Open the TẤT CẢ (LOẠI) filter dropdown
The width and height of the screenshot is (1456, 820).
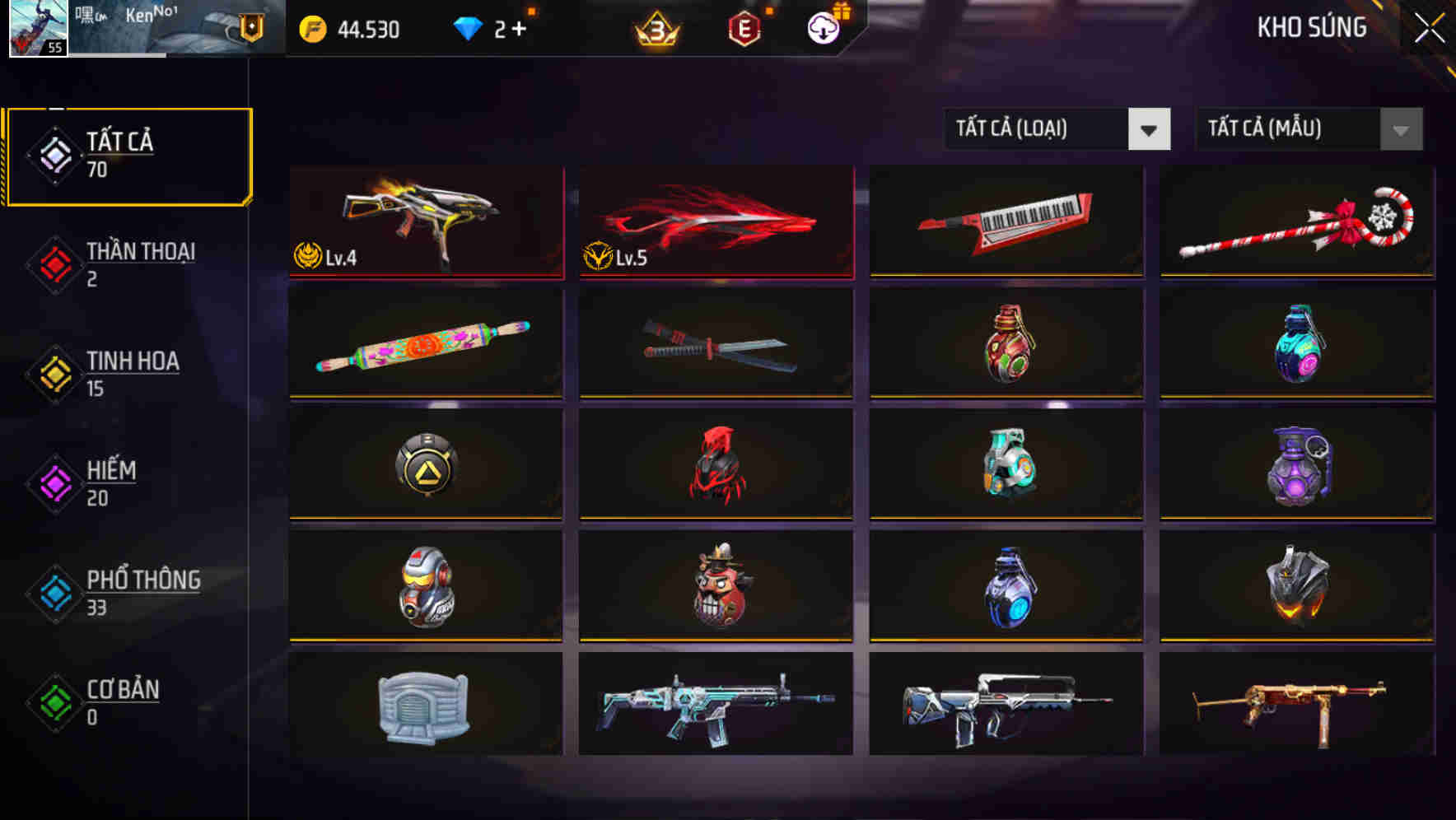pos(1057,129)
